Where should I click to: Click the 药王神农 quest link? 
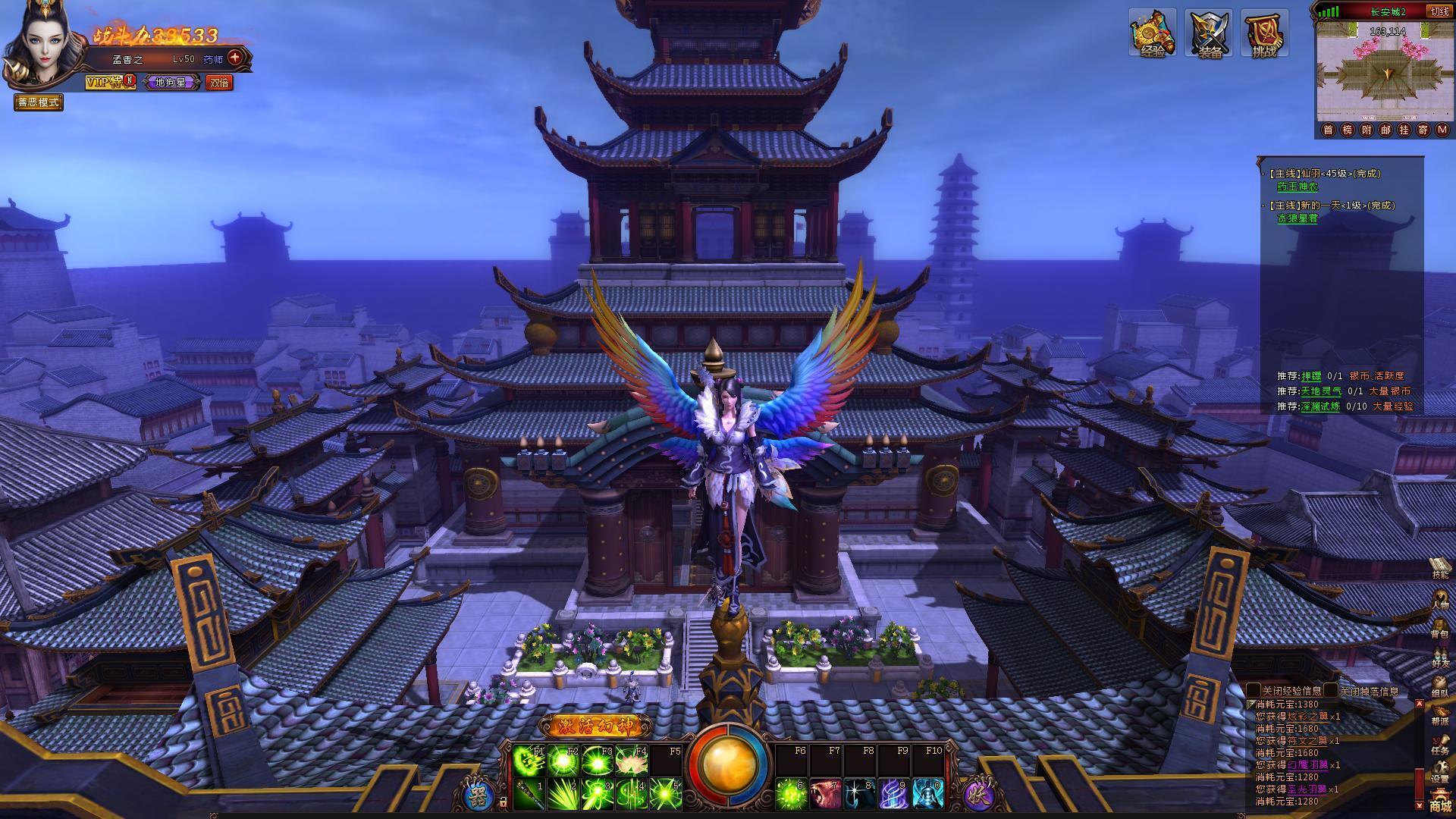pyautogui.click(x=1298, y=187)
